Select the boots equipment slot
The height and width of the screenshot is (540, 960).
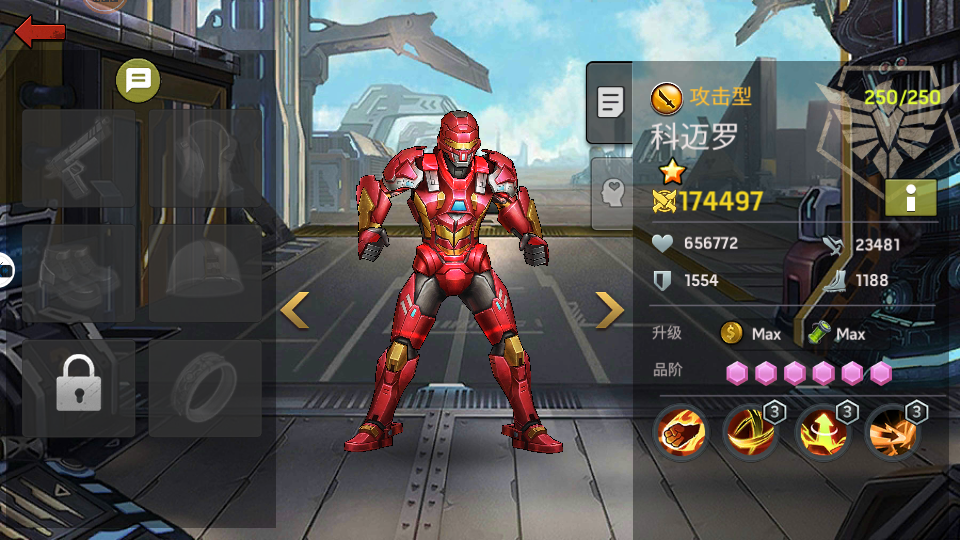[79, 273]
